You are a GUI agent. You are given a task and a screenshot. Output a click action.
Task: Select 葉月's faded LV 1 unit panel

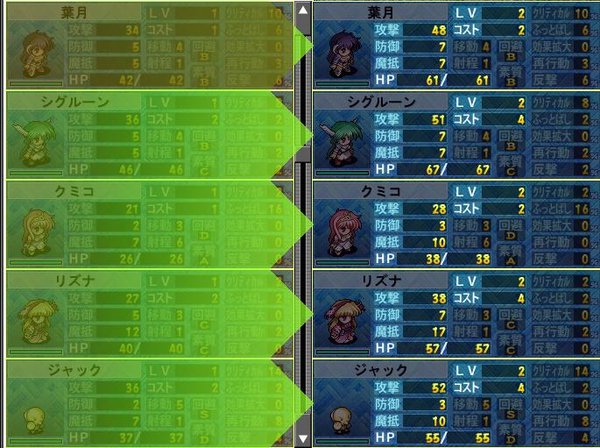point(145,46)
